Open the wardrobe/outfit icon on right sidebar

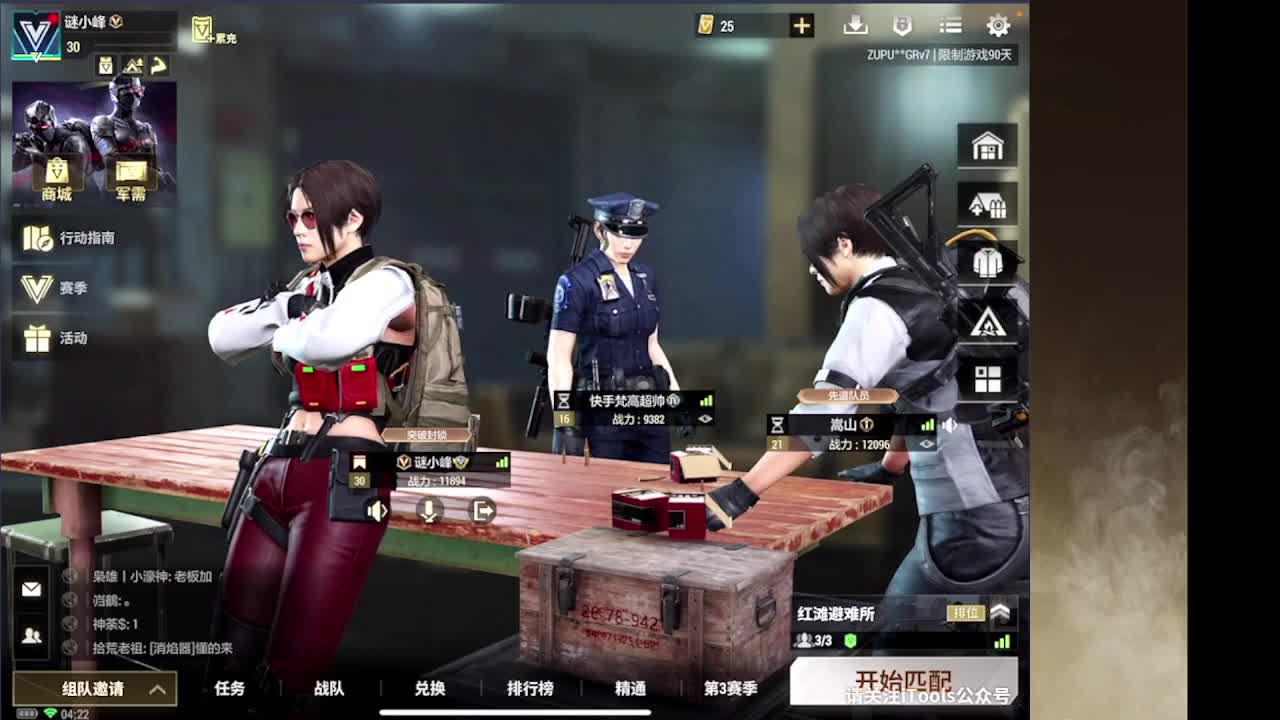pos(988,262)
